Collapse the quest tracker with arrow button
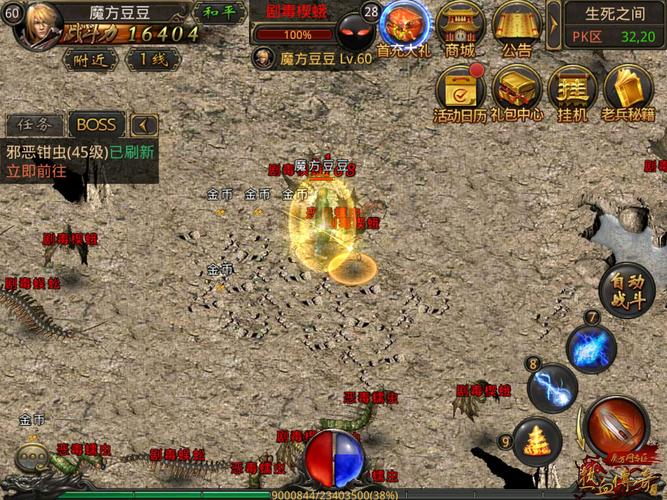This screenshot has height=500, width=667. 144,125
